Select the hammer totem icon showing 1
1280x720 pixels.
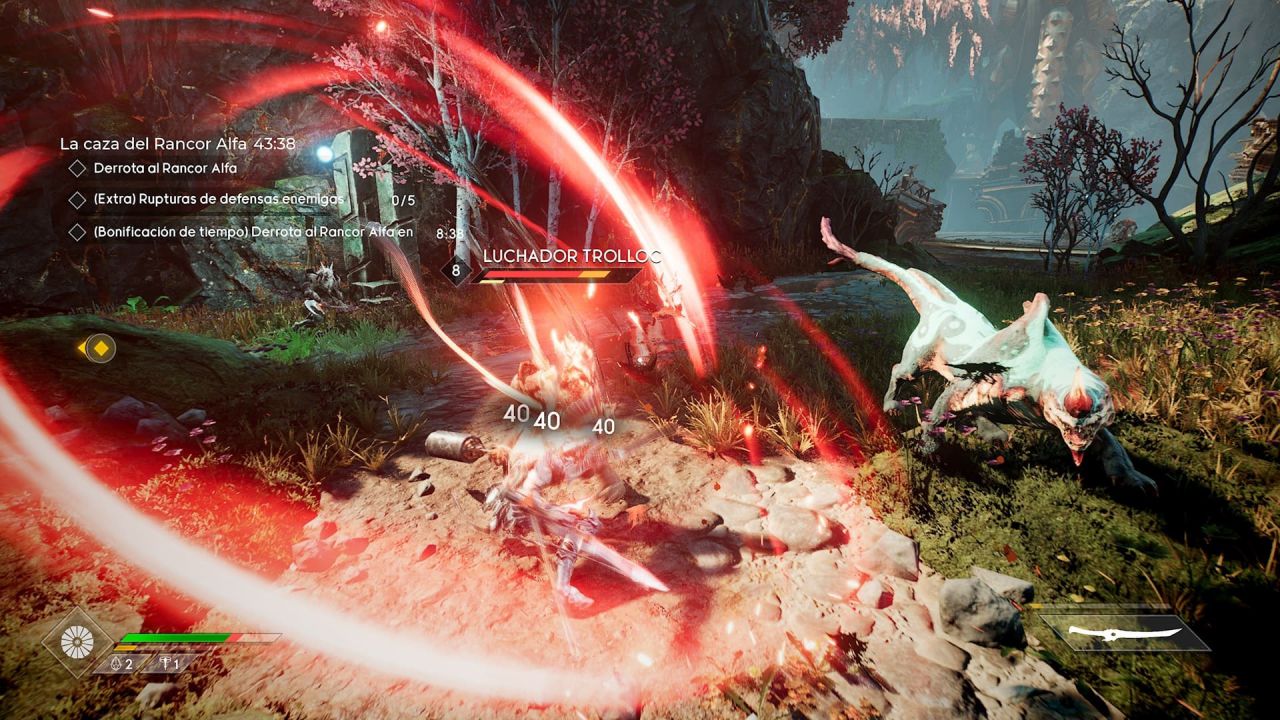[x=164, y=663]
